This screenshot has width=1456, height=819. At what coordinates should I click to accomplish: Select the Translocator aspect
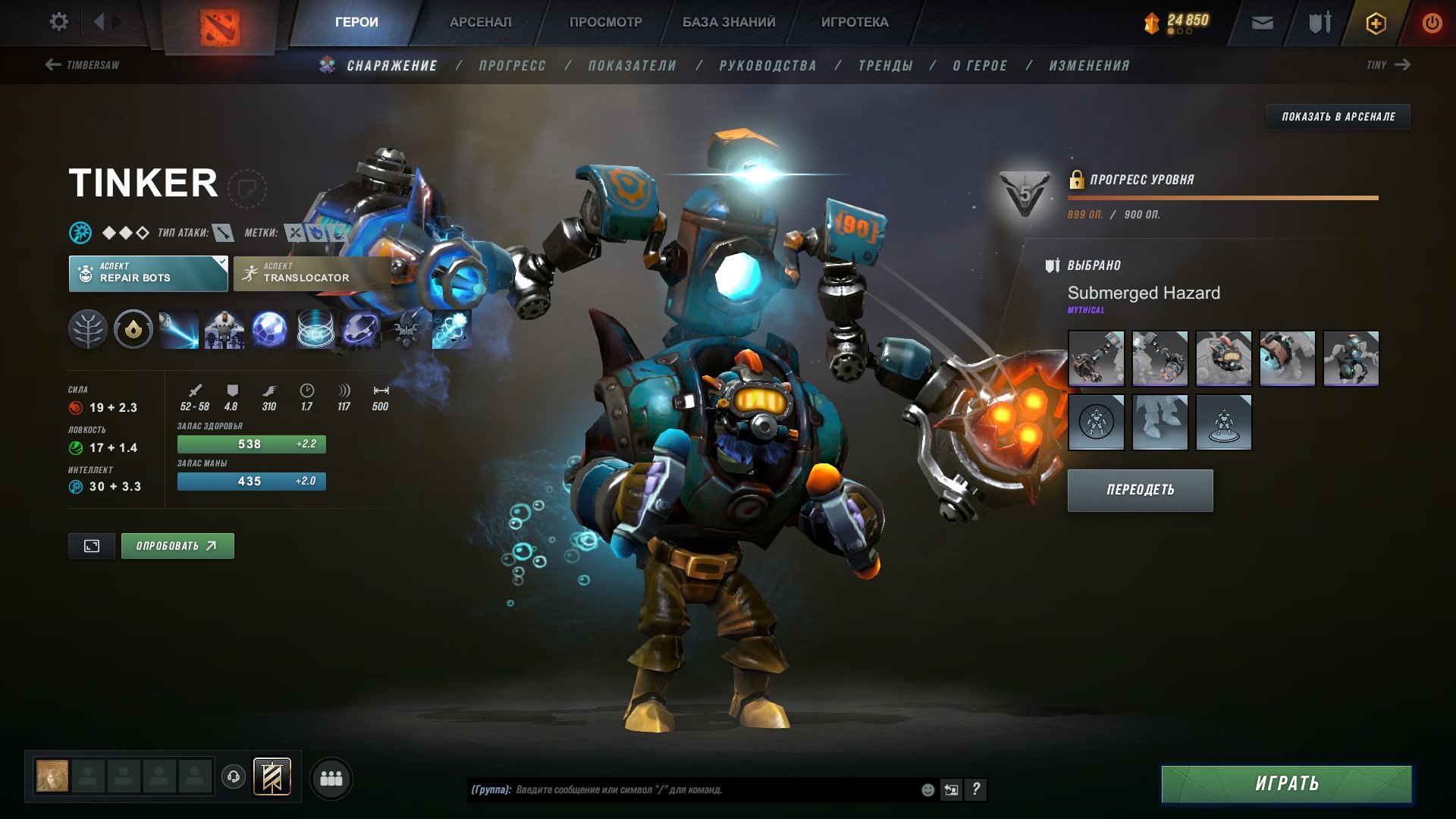click(310, 273)
